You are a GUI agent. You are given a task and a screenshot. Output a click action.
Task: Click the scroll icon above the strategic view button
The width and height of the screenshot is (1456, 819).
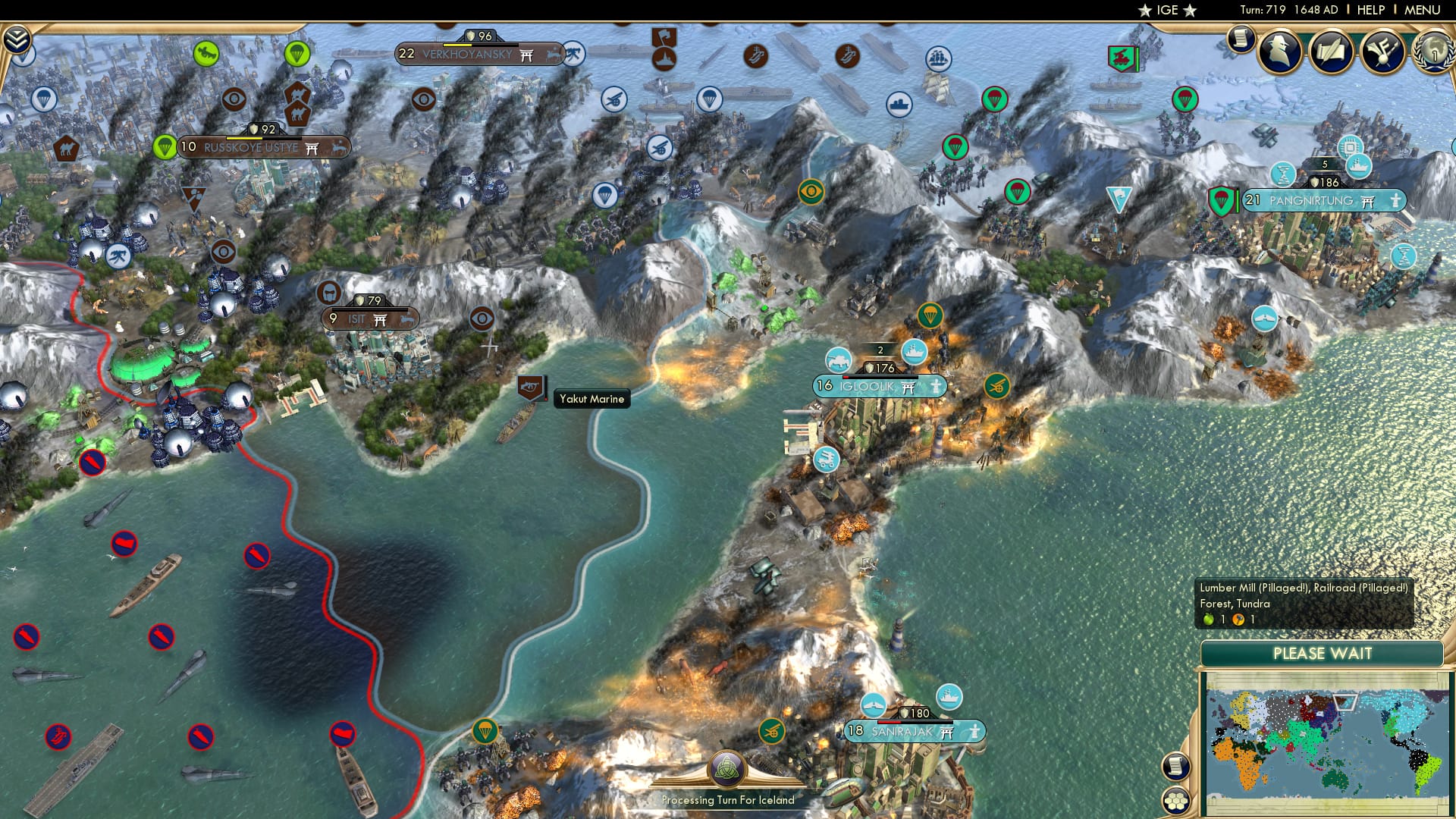1177,765
